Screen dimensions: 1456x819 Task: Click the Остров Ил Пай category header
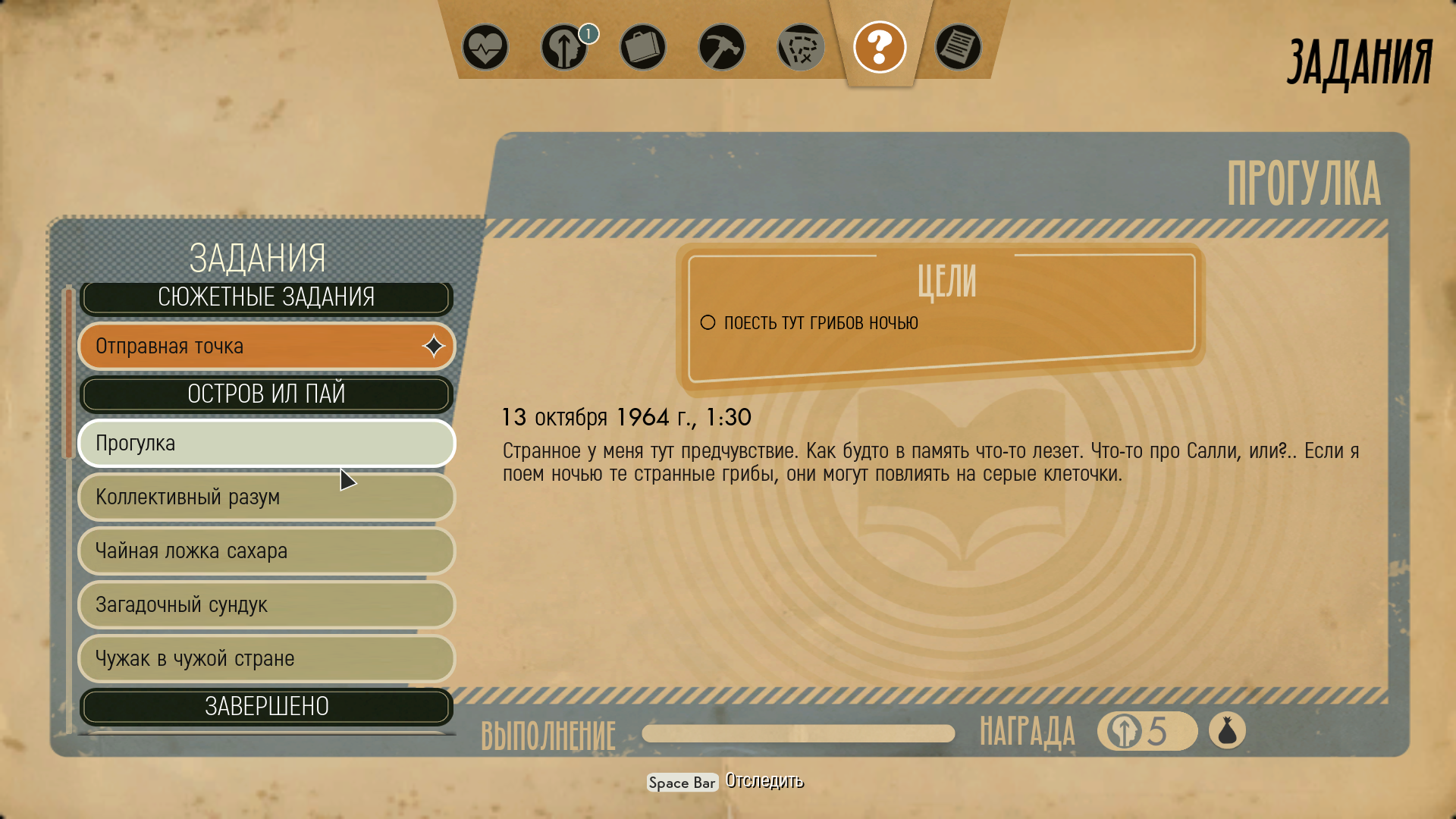pyautogui.click(x=266, y=394)
